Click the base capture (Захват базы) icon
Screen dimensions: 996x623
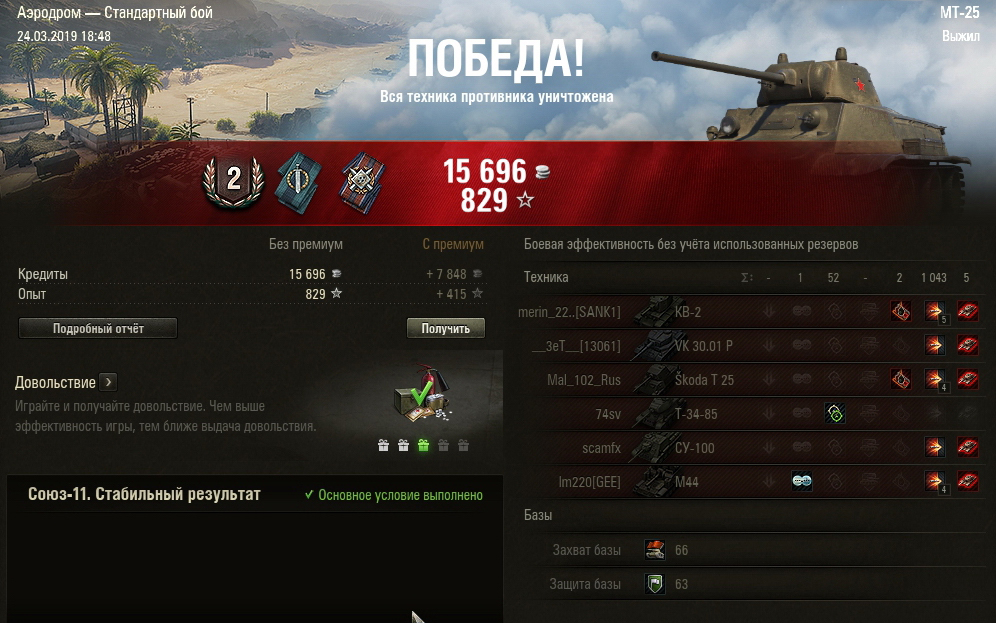(x=655, y=550)
